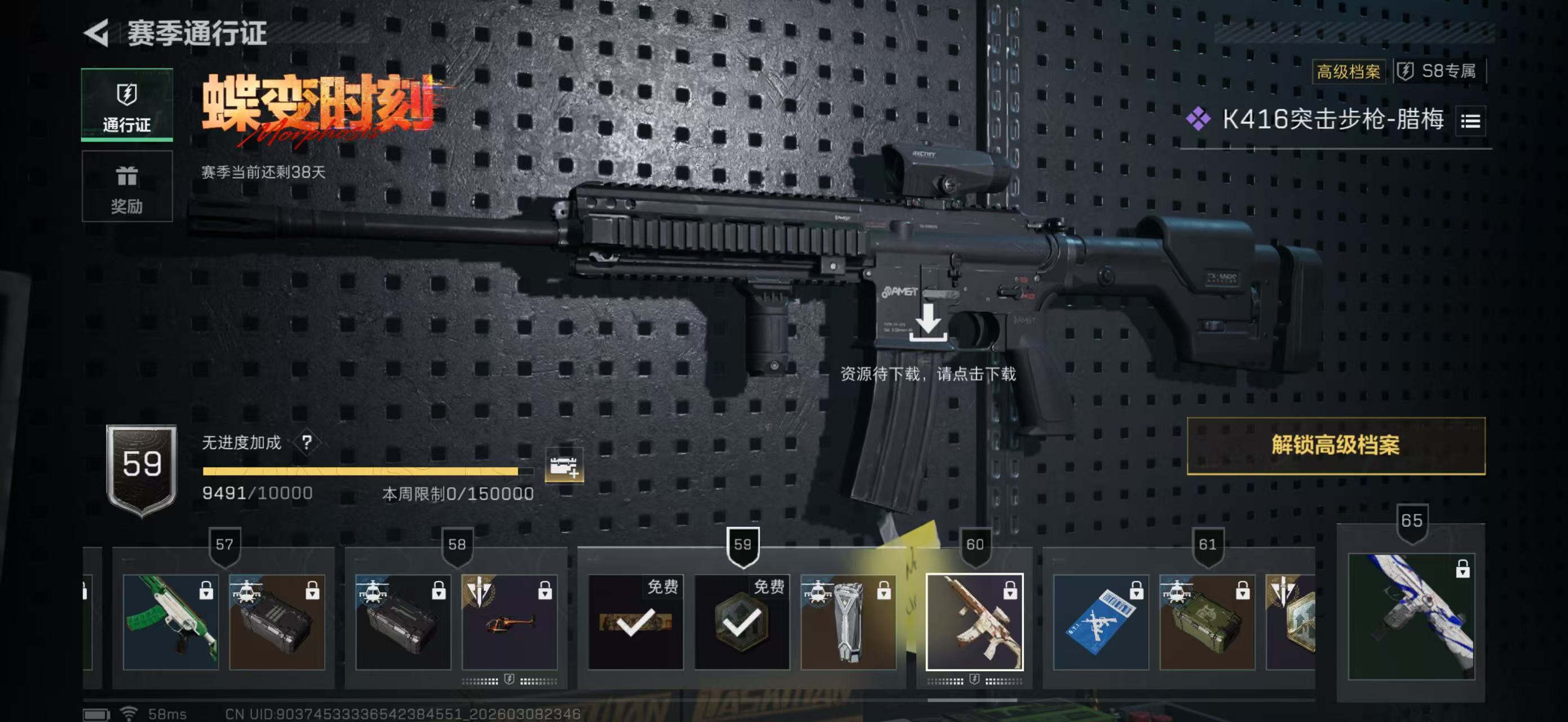Screen dimensions: 1568x722
Task: Unlock the premium pass with 解锁高级档案
Action: click(x=1336, y=445)
